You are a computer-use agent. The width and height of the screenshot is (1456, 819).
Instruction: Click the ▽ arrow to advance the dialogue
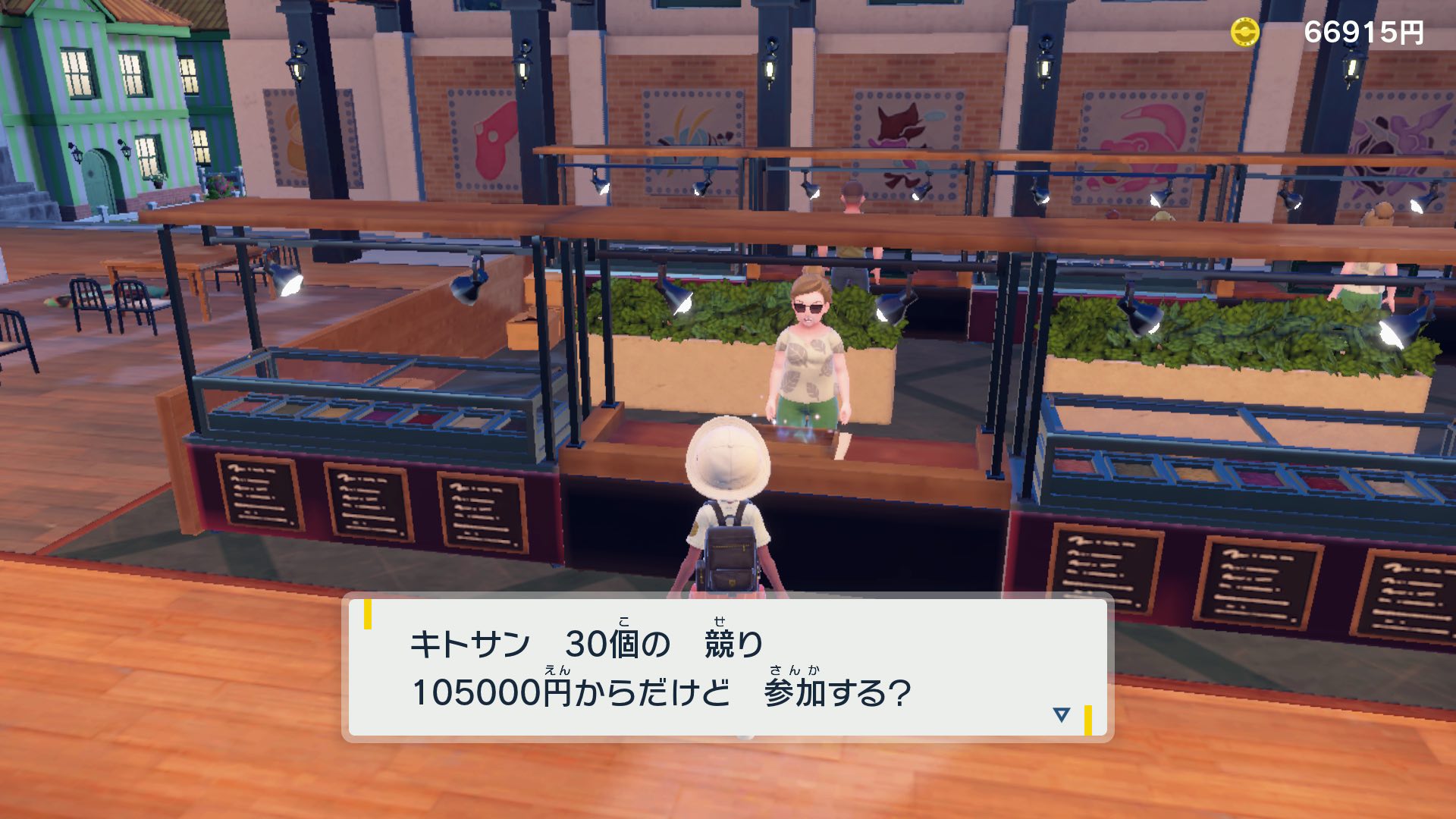[1062, 713]
